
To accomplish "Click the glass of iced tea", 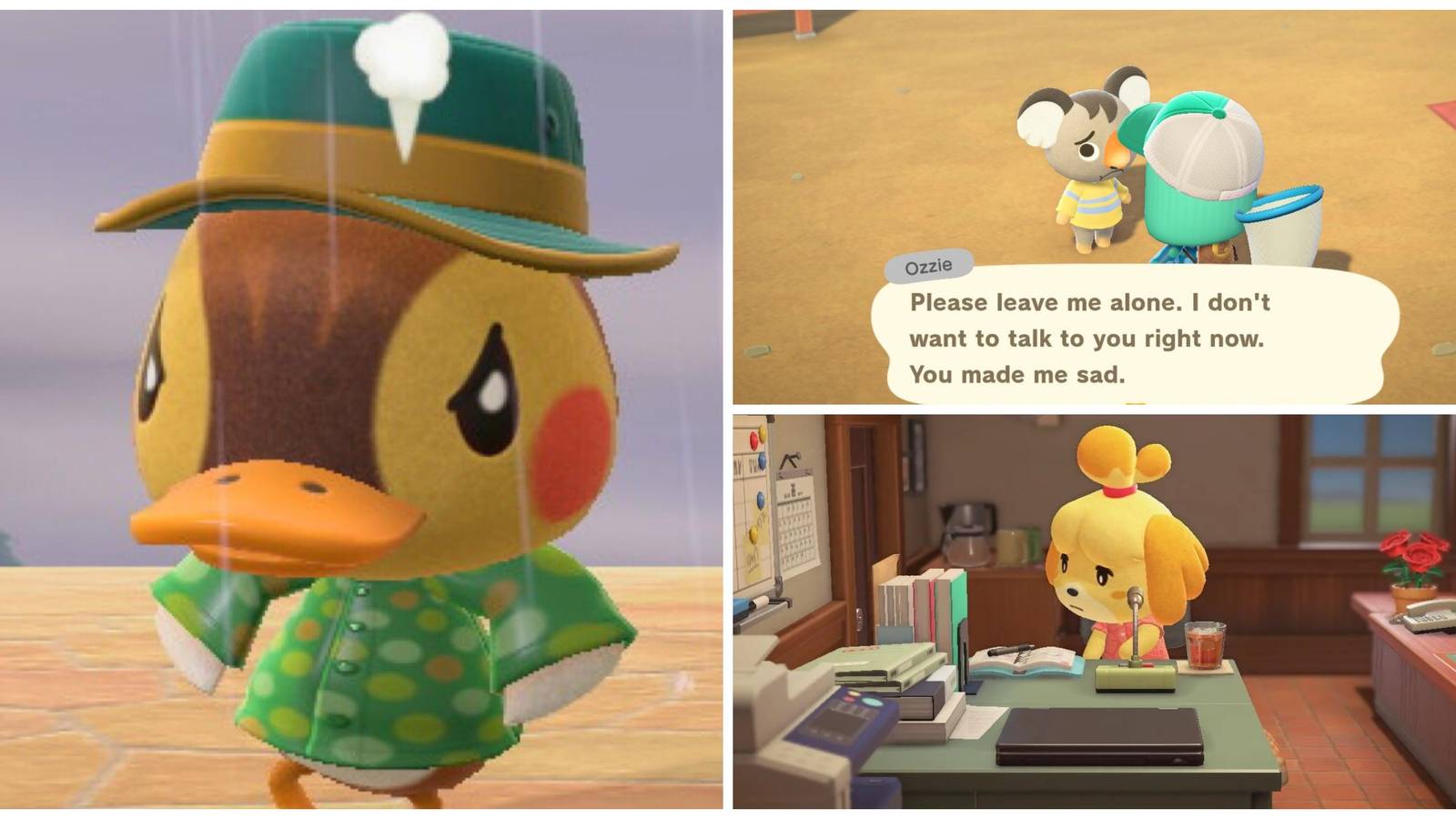I will click(1206, 644).
